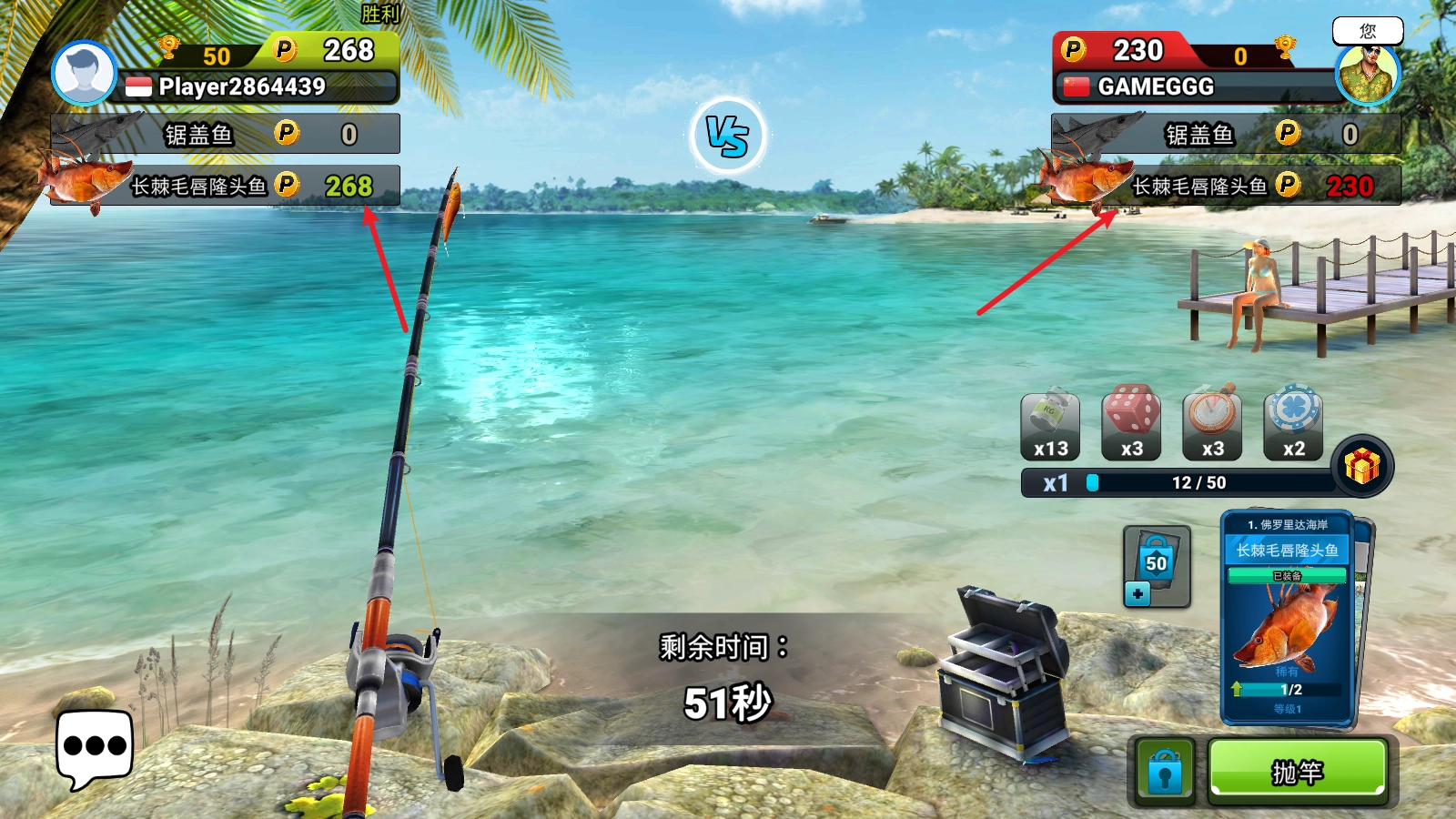The width and height of the screenshot is (1456, 819).
Task: Select the 长棘毛唇隆头鱼 fish card
Action: tap(1288, 619)
